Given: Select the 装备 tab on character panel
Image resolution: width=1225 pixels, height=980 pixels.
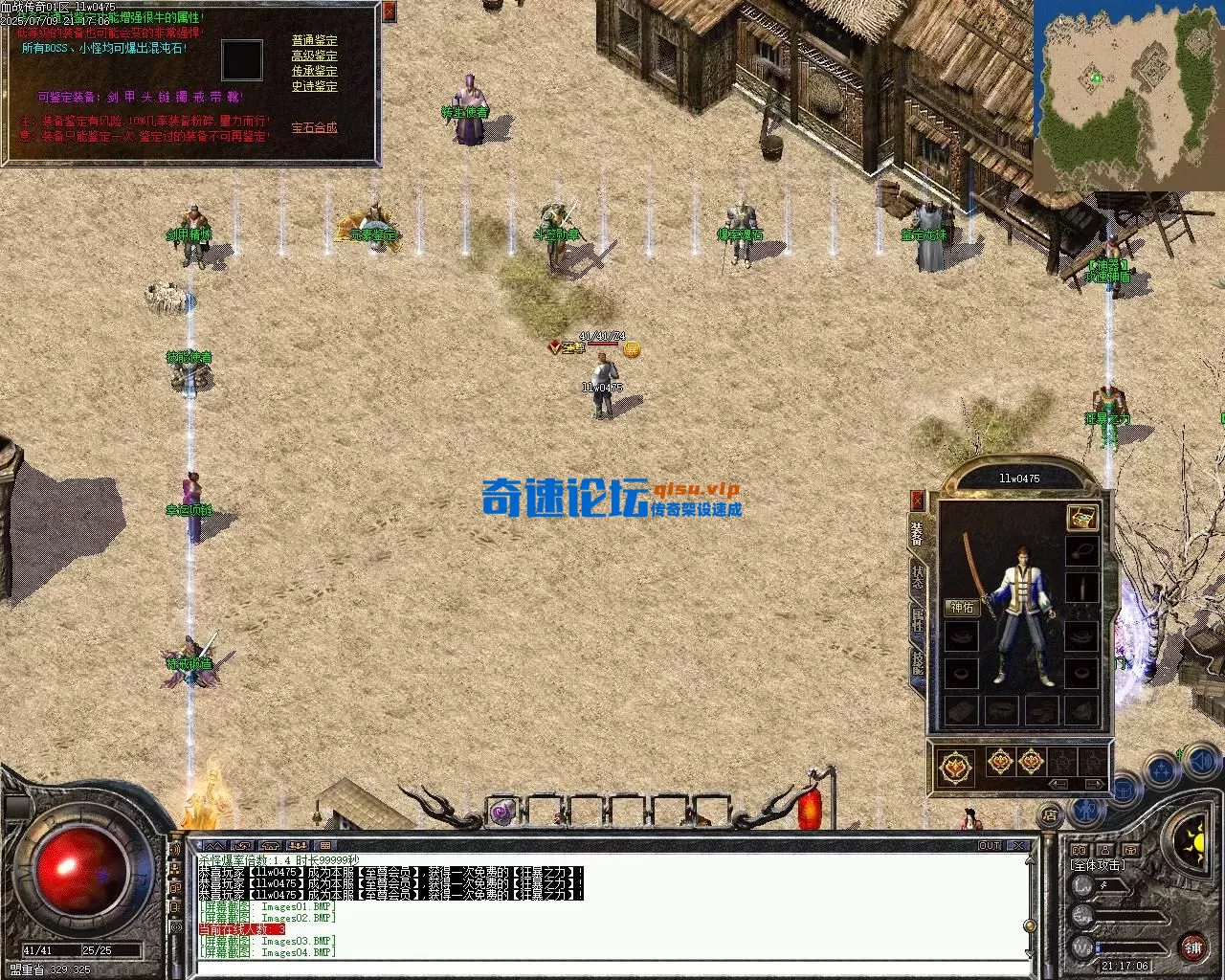Looking at the screenshot, I should 917,532.
